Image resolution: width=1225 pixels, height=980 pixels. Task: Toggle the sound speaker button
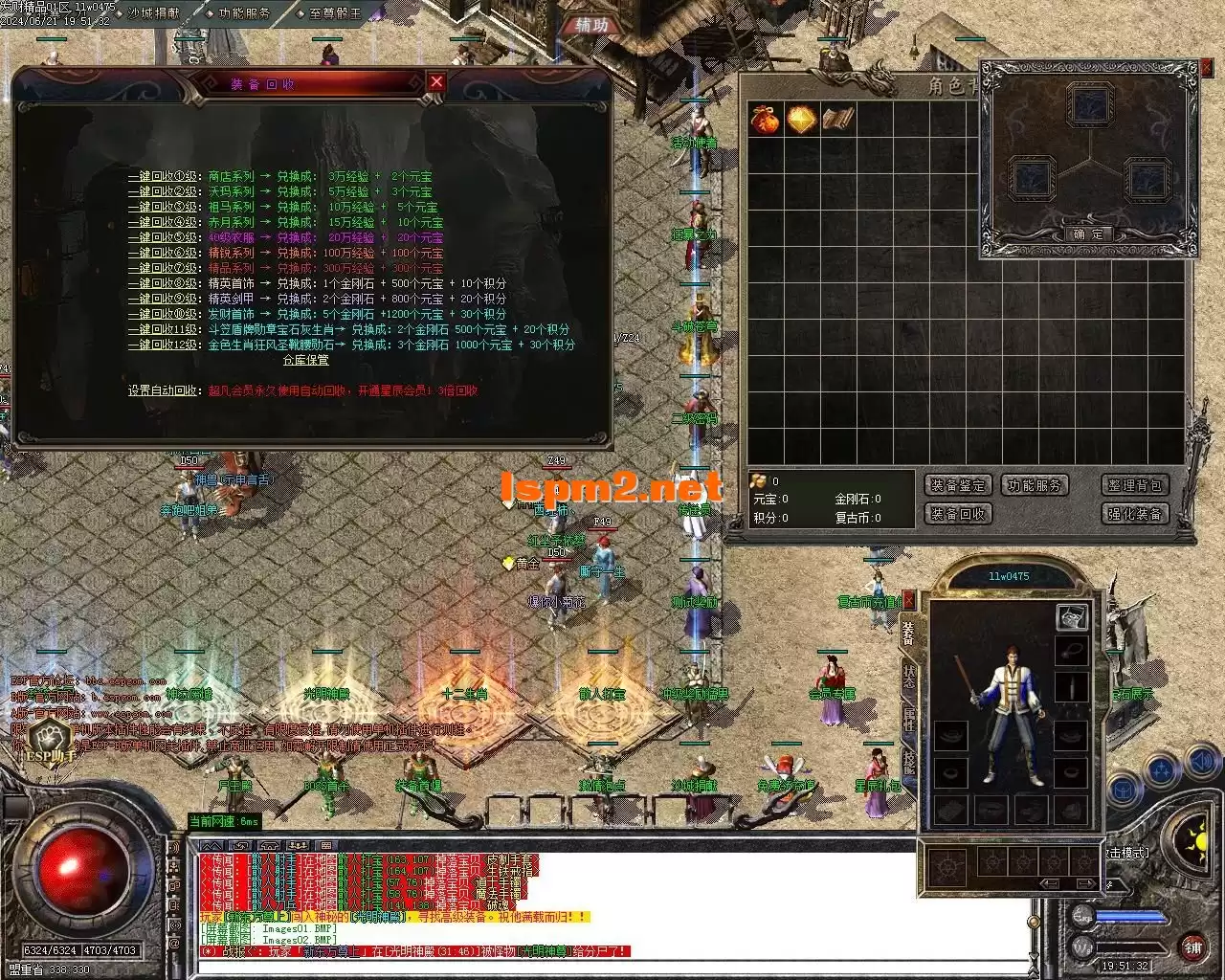pos(1200,763)
